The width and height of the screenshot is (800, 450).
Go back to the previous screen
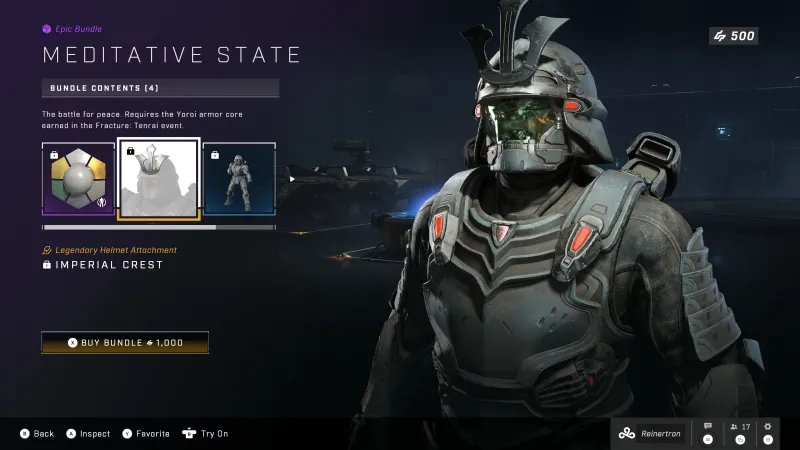37,434
